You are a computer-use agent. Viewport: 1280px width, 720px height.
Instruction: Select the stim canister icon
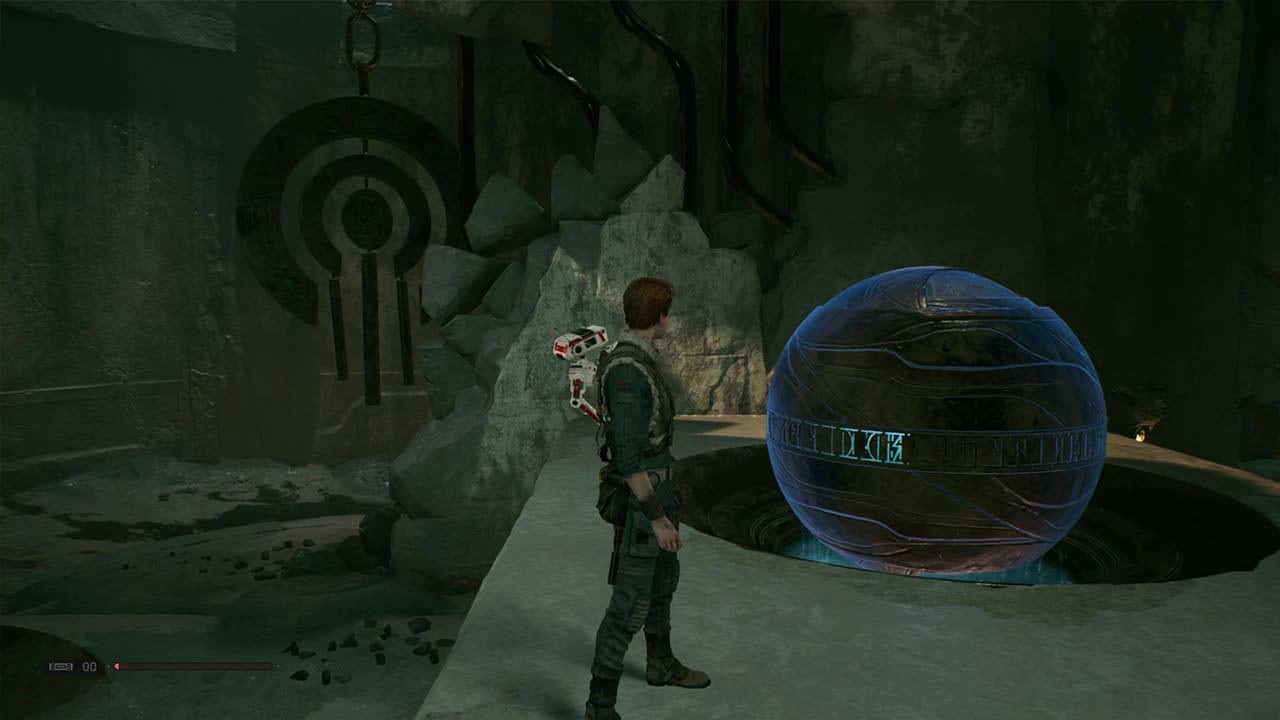[x=62, y=666]
